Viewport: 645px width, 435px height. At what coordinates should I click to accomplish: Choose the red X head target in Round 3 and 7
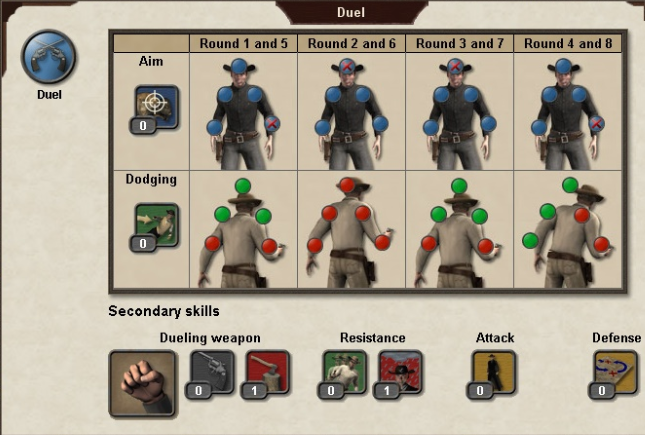[x=456, y=68]
